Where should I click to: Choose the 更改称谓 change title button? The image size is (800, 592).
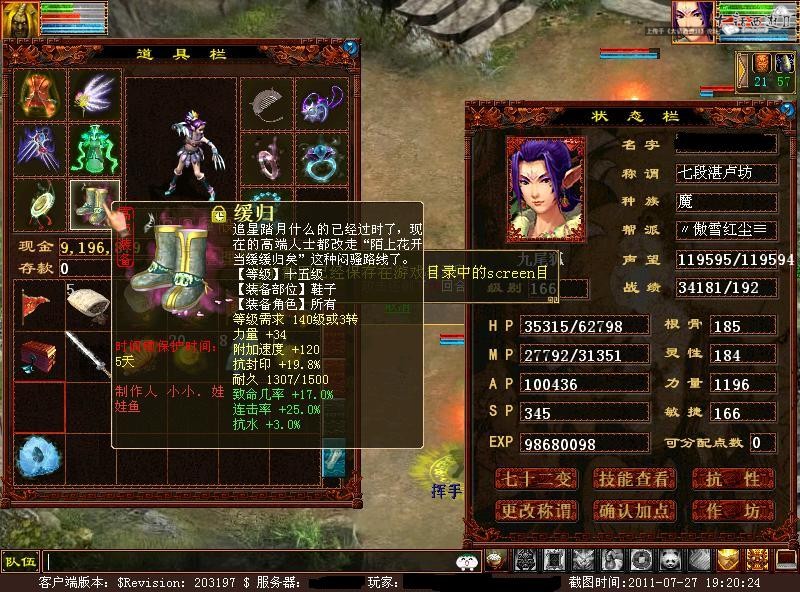pyautogui.click(x=537, y=511)
